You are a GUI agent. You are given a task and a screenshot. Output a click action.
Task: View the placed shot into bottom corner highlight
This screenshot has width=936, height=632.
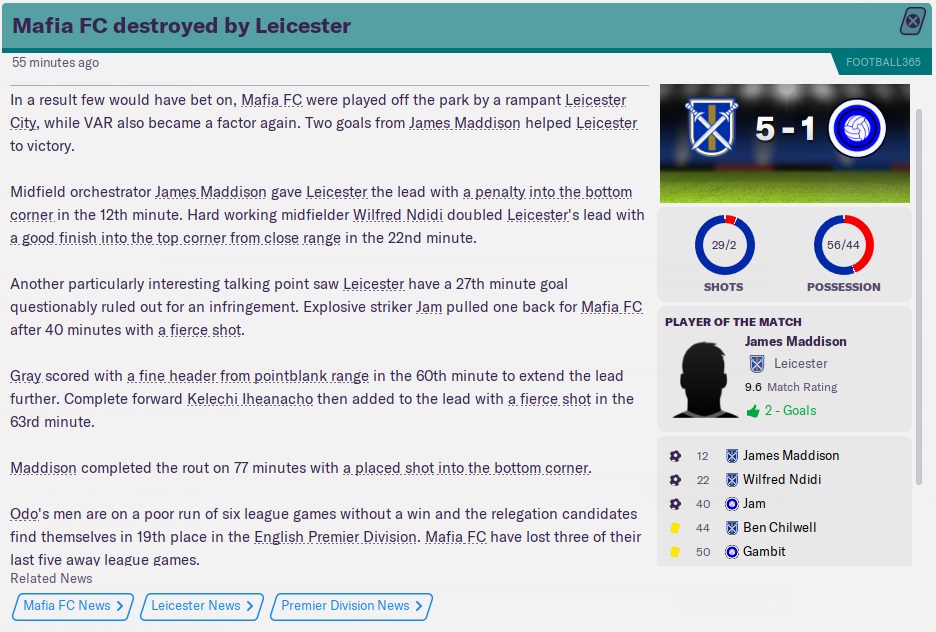[466, 468]
